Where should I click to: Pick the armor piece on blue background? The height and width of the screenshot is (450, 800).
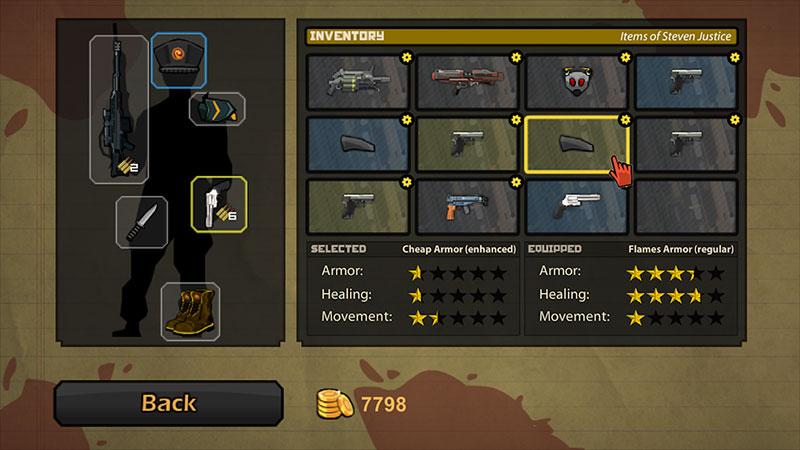[358, 144]
